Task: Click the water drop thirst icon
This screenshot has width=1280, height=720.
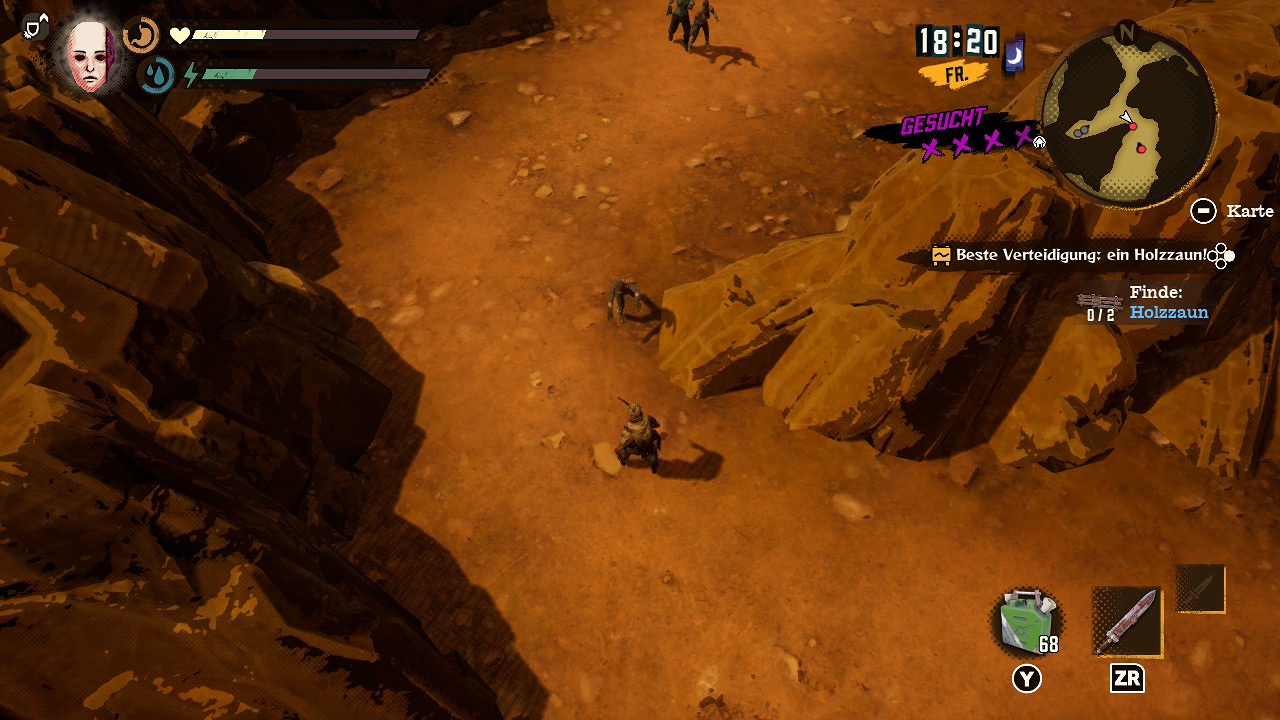Action: [156, 75]
